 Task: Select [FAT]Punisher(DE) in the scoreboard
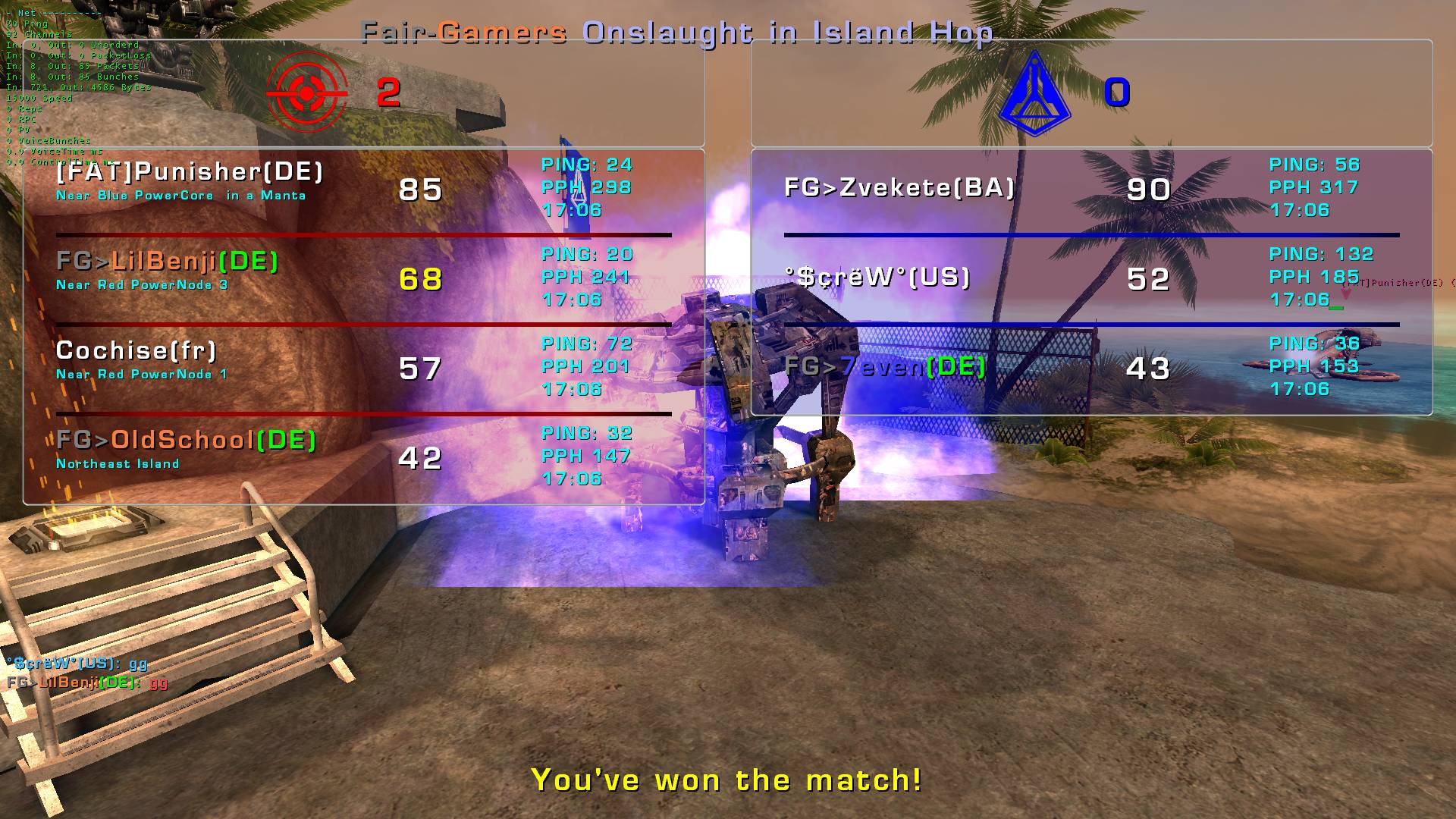[x=190, y=172]
